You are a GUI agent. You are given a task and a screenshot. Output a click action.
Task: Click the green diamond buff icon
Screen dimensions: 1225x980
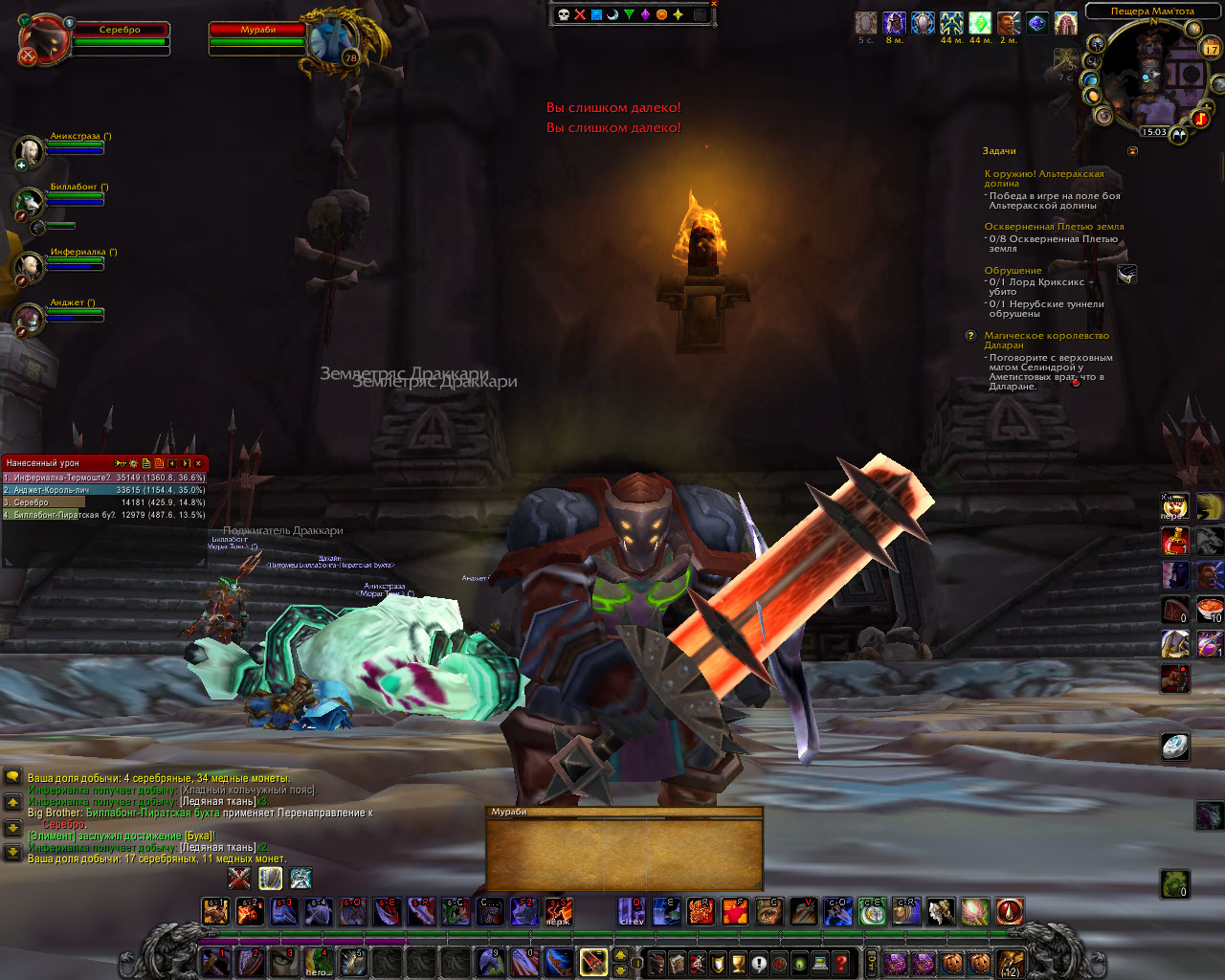tap(980, 23)
